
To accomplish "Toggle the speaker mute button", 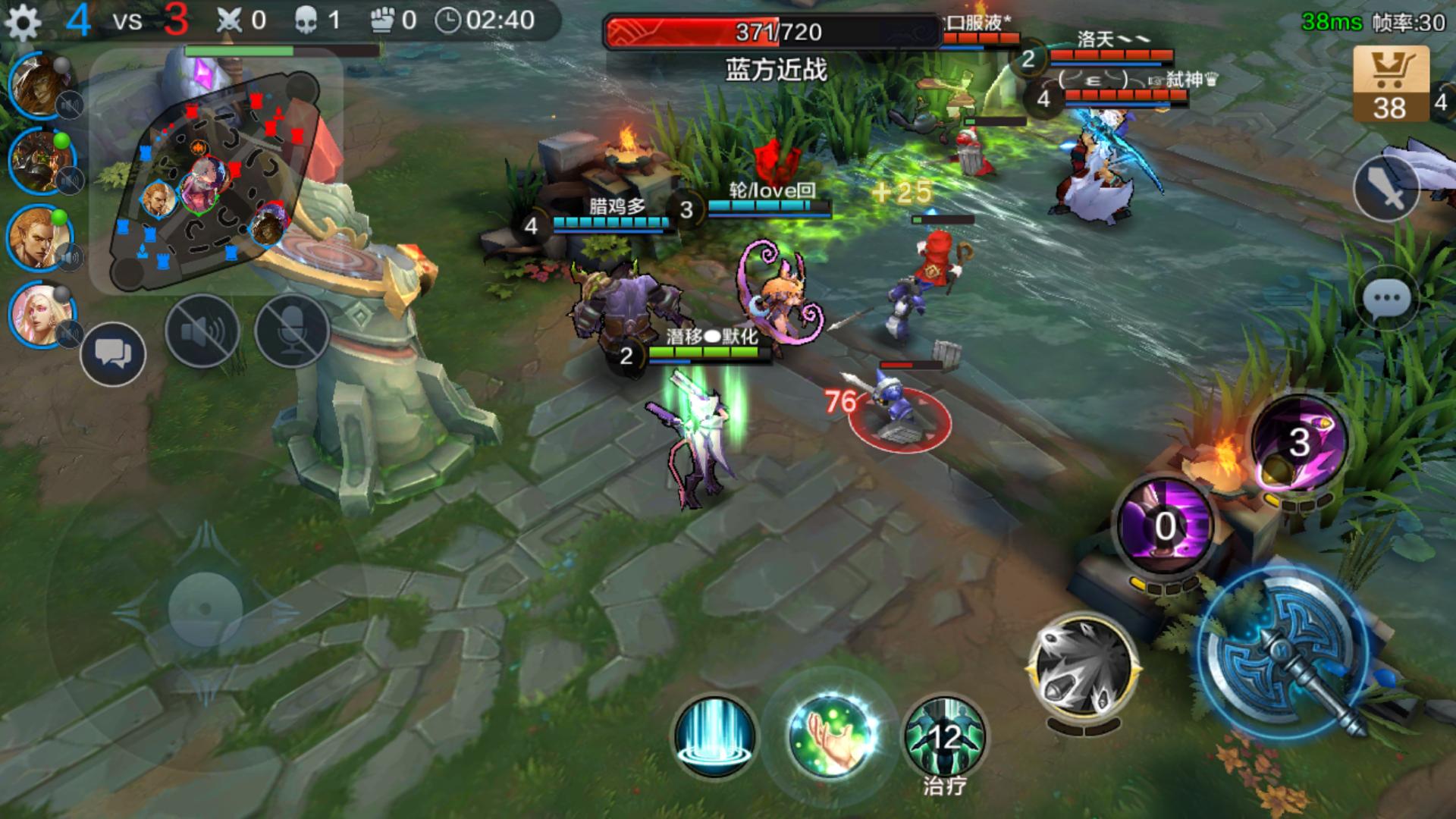I will click(x=202, y=331).
